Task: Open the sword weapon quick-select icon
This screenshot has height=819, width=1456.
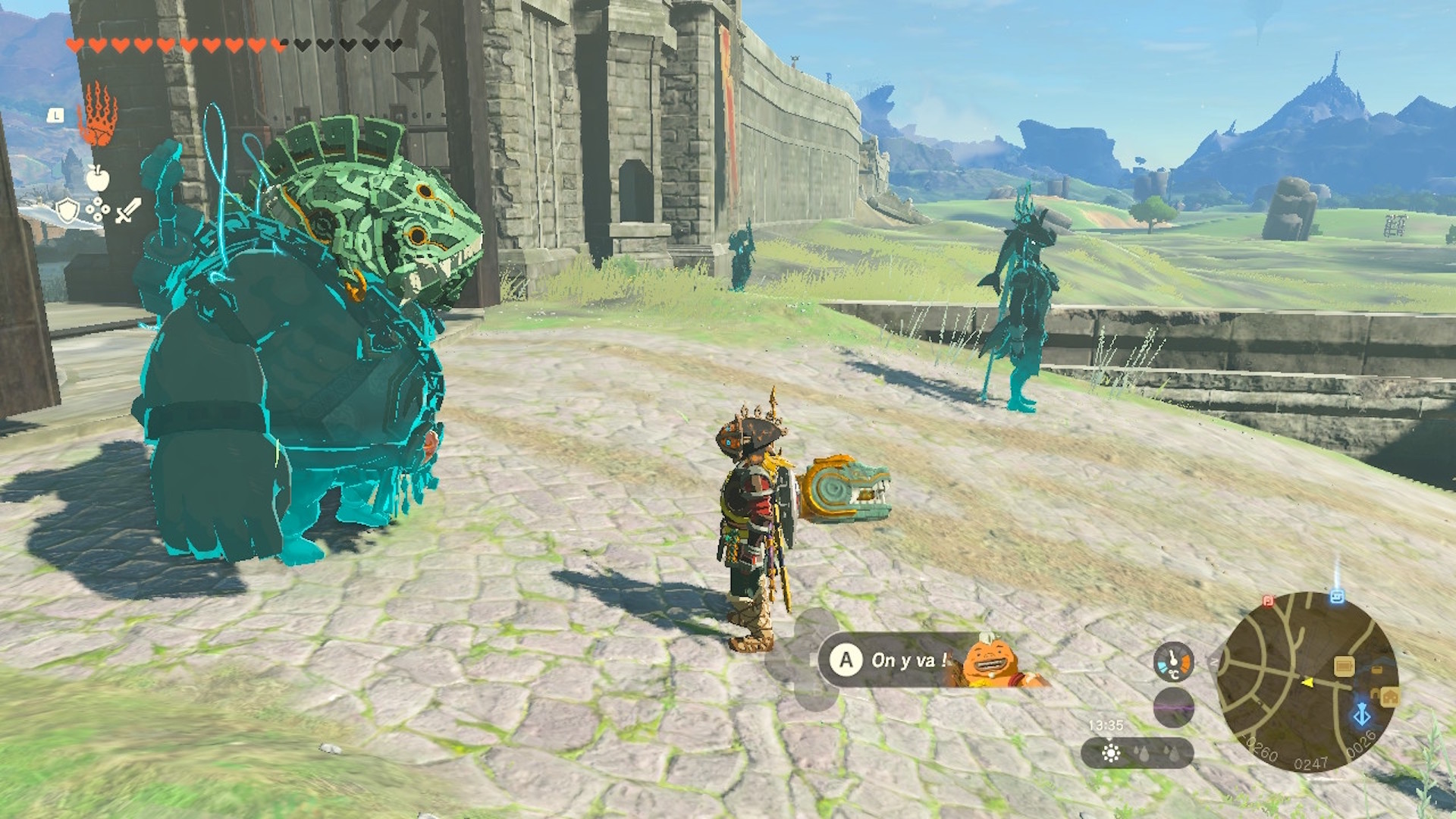Action: click(128, 210)
